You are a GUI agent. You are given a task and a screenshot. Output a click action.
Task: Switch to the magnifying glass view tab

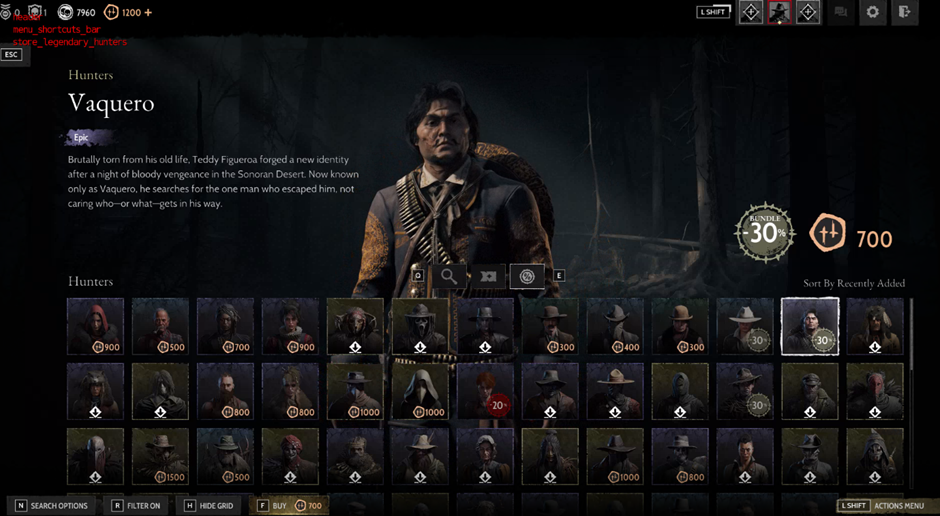[449, 276]
